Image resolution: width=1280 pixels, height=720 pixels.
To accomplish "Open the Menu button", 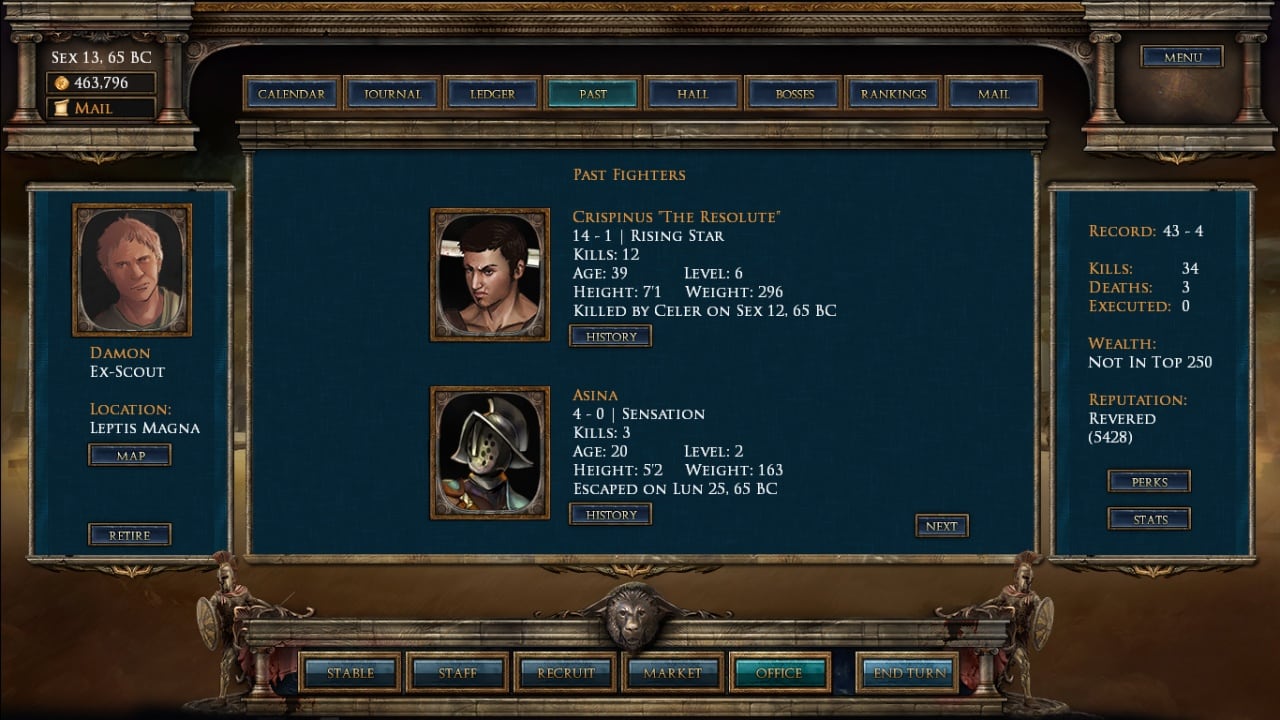I will click(1182, 57).
